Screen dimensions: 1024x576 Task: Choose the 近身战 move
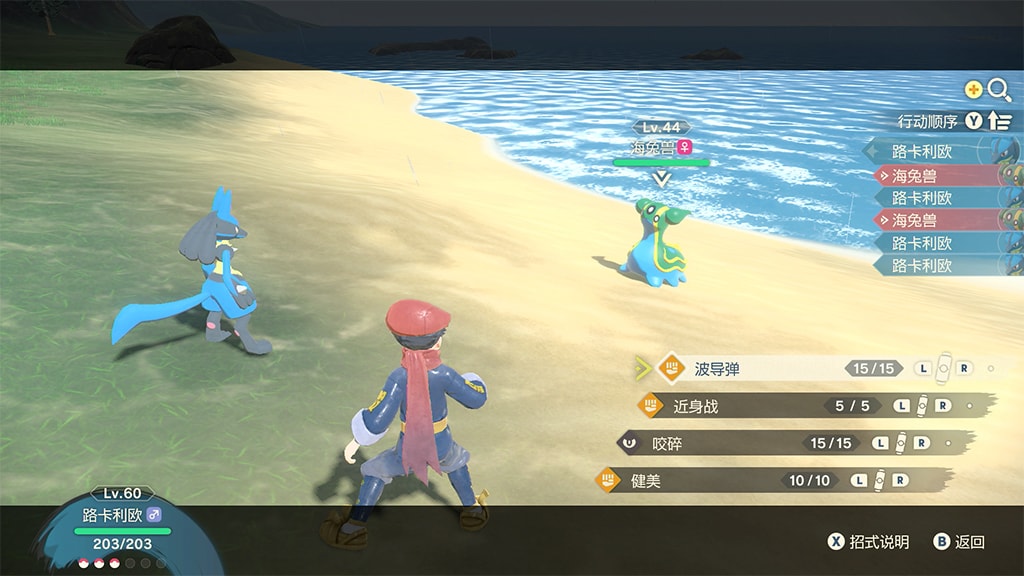point(760,406)
